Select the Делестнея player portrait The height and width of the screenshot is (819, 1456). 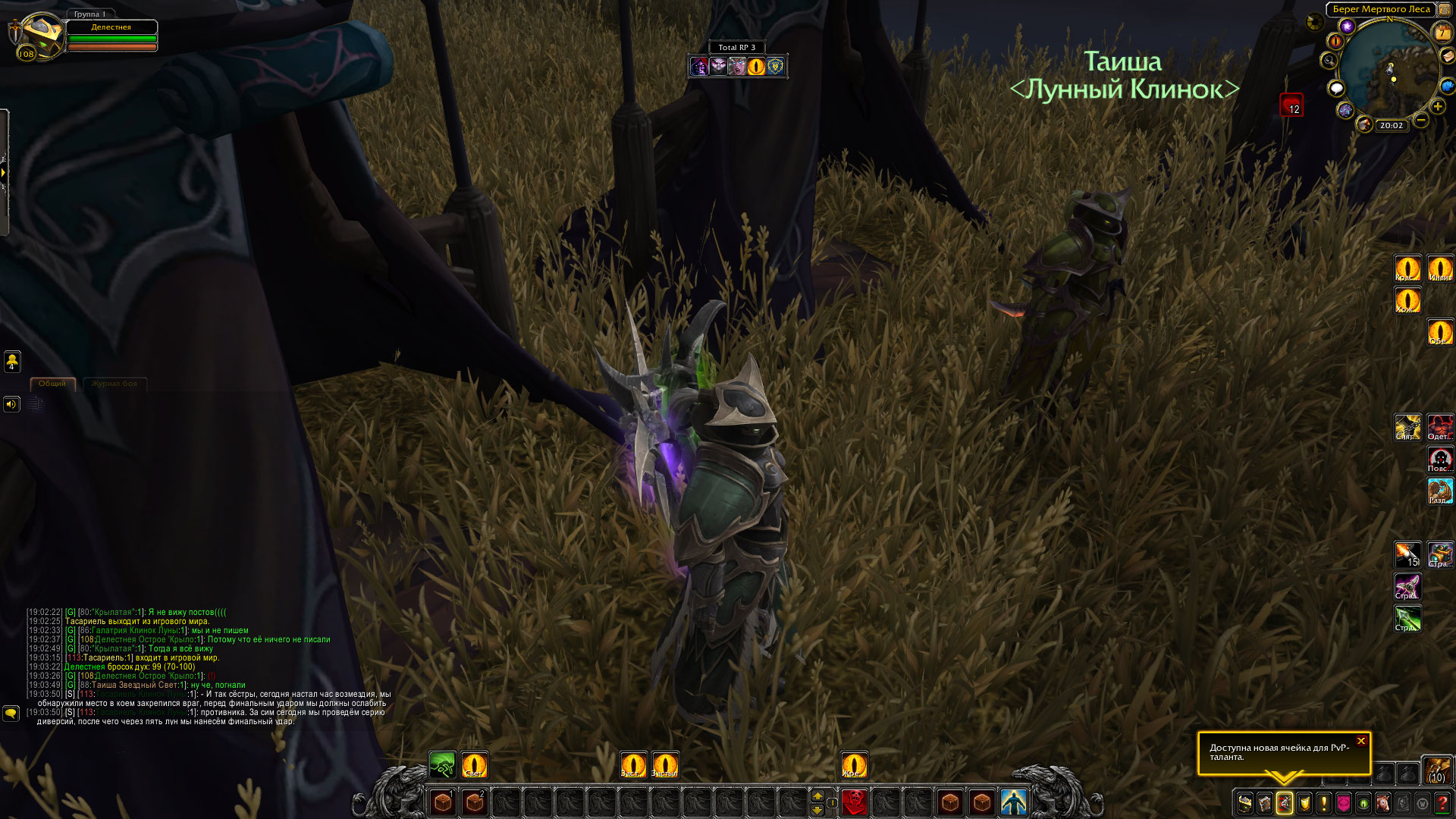(39, 36)
